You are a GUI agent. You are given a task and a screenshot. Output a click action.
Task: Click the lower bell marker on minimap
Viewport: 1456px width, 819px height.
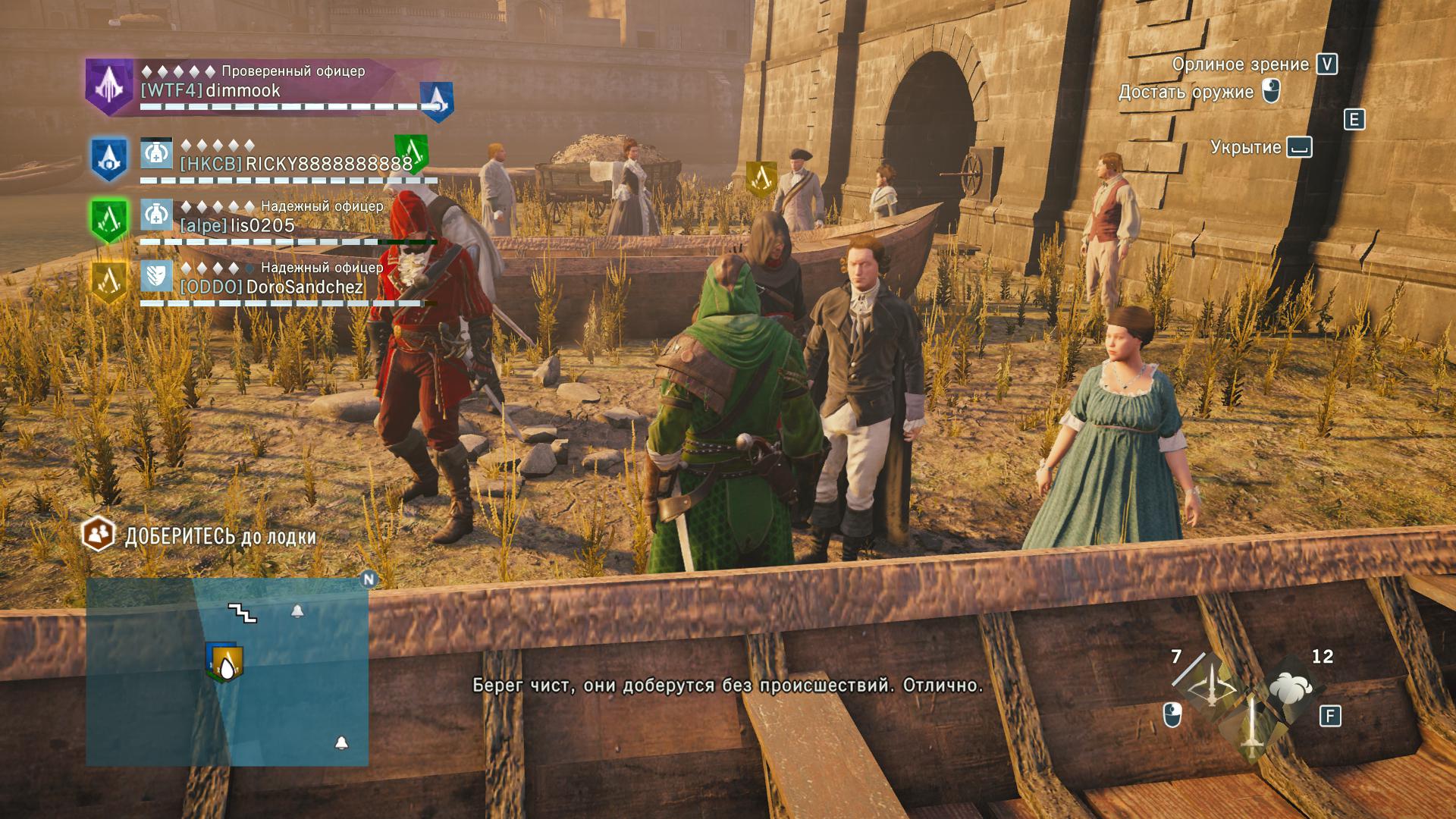click(x=342, y=742)
